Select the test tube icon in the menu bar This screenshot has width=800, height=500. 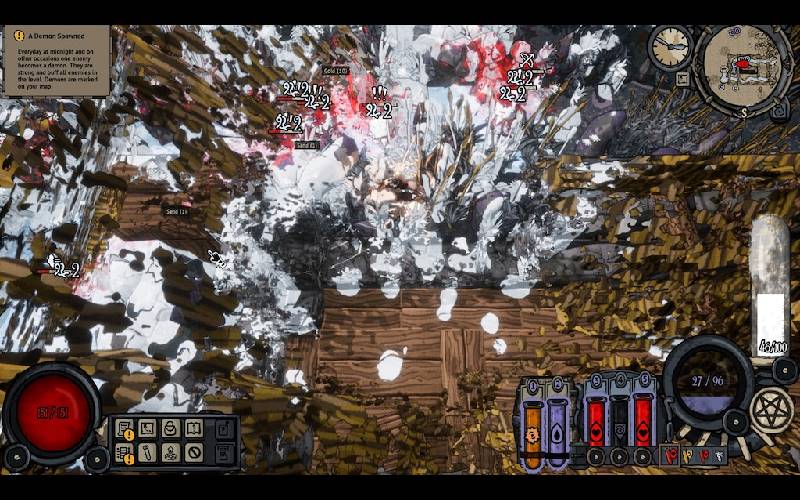click(x=147, y=453)
